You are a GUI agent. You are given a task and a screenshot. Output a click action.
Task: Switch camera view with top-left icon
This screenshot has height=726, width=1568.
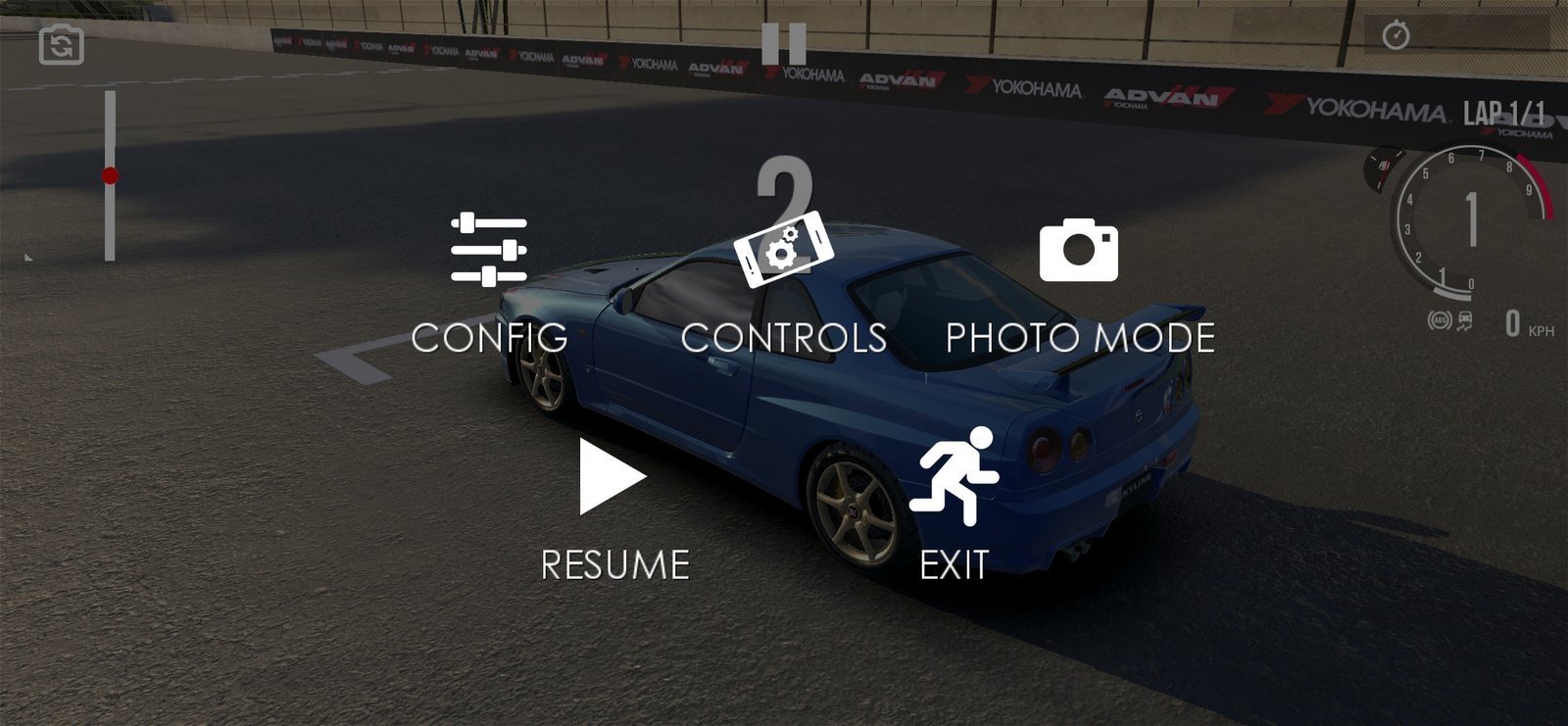tap(62, 45)
